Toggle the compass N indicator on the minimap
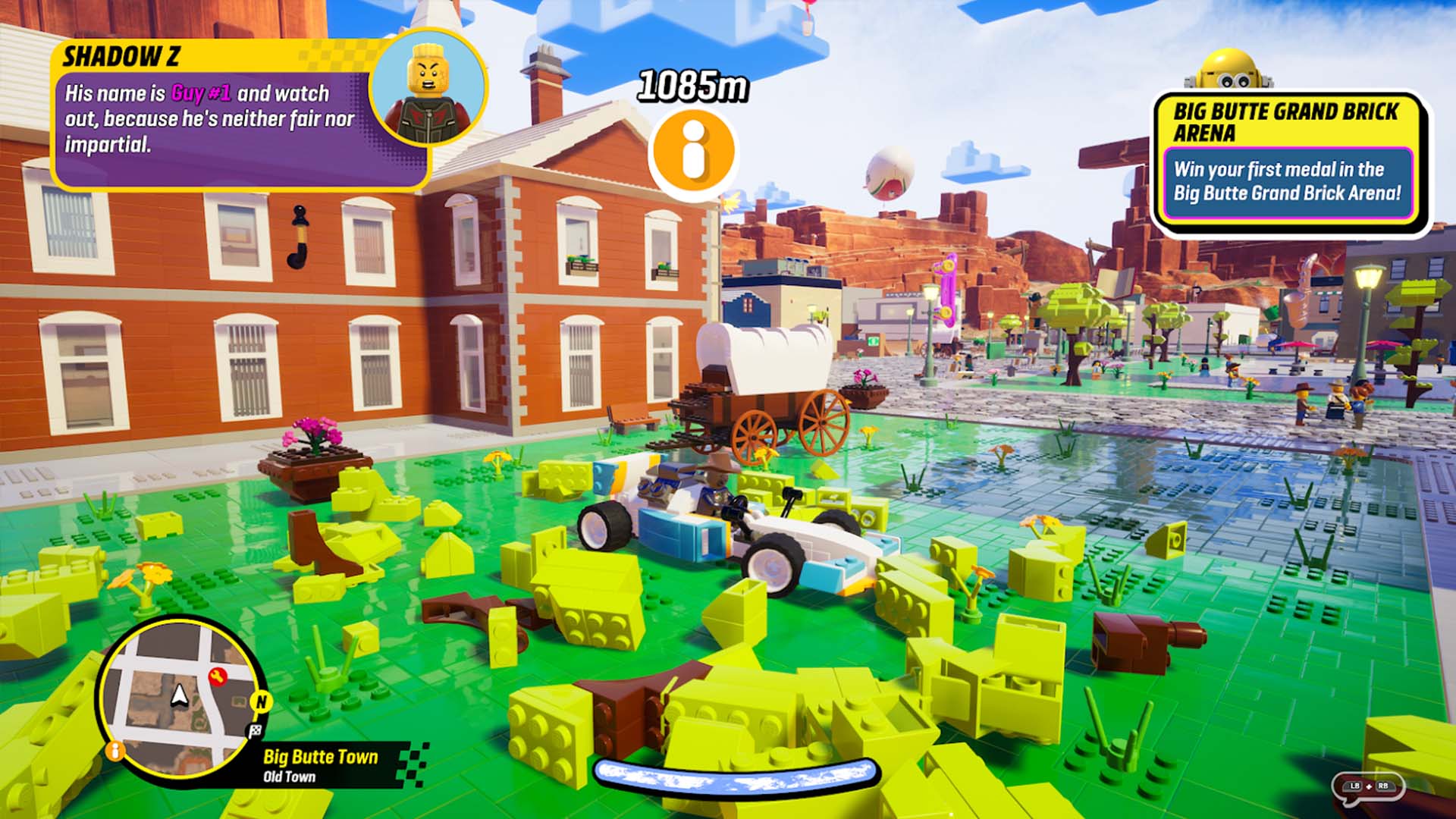This screenshot has height=819, width=1456. click(261, 702)
